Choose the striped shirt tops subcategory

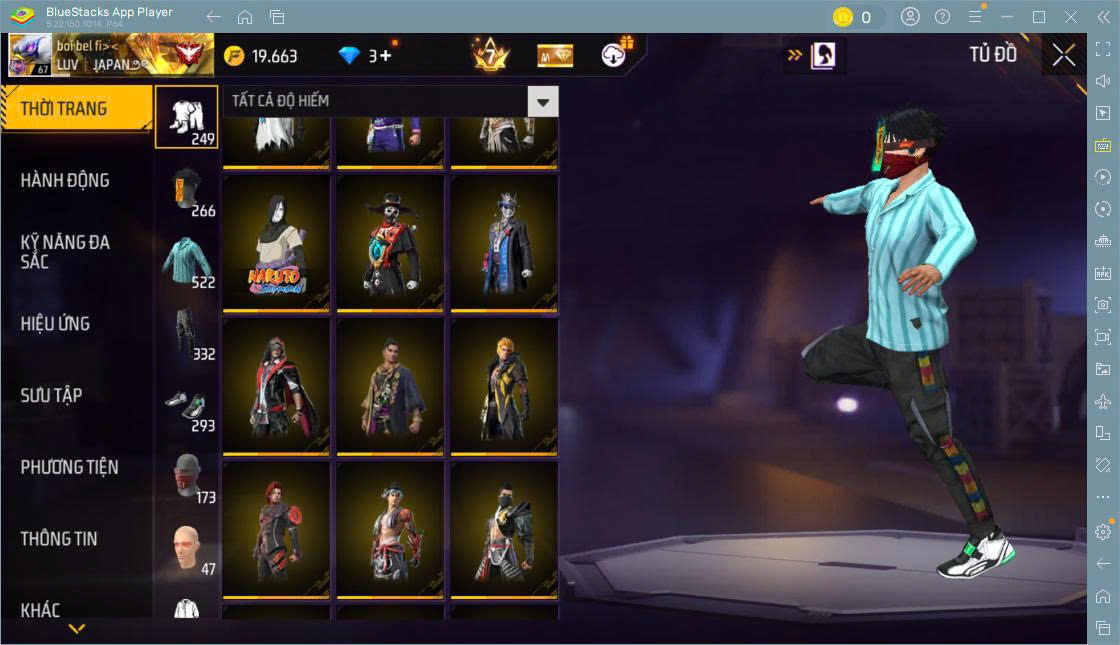[186, 262]
